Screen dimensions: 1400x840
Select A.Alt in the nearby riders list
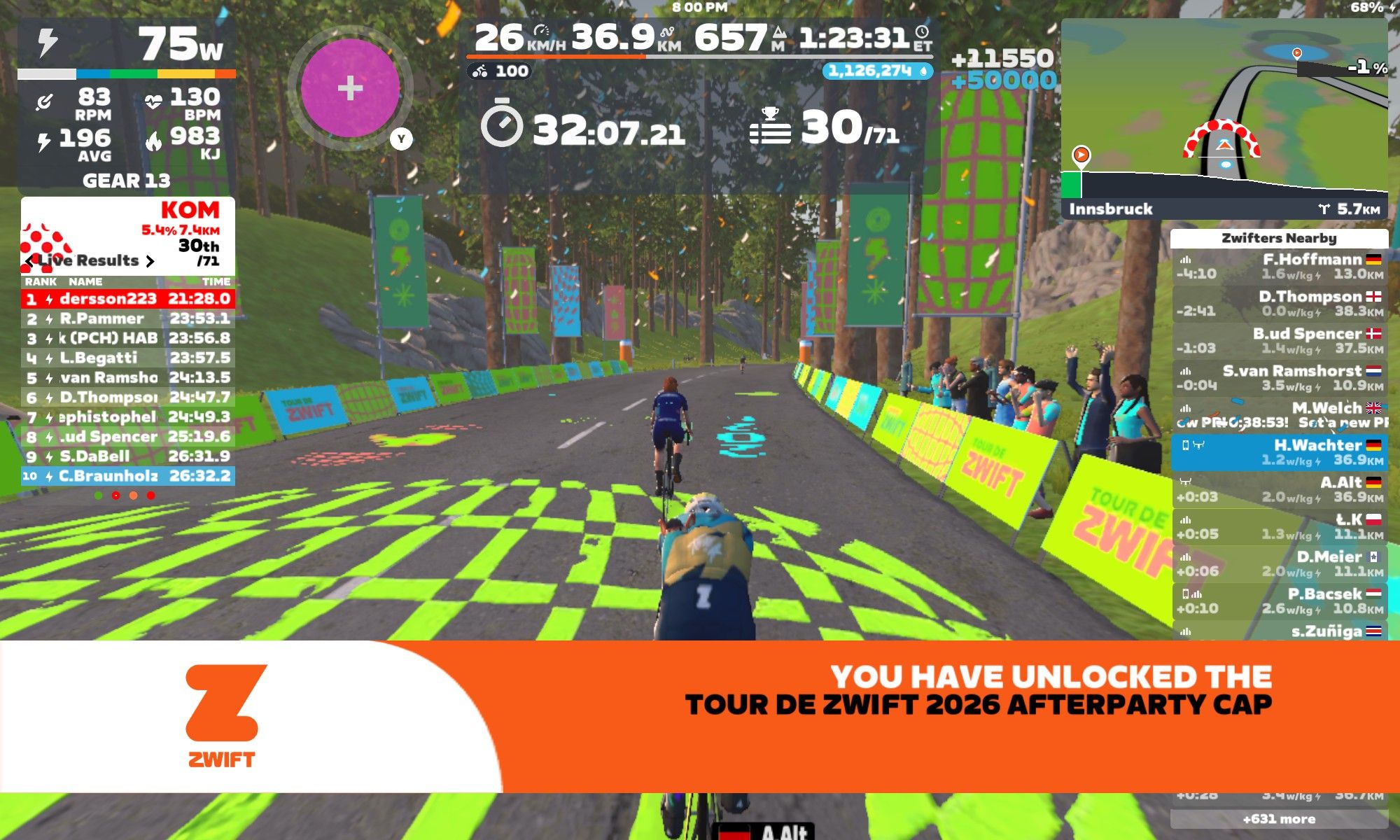coord(1279,489)
